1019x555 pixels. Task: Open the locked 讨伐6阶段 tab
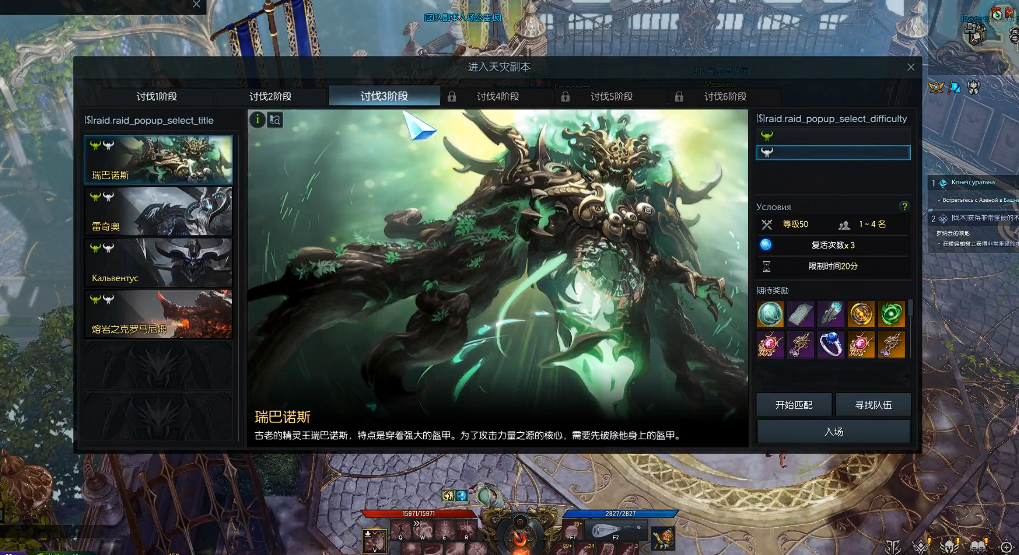pyautogui.click(x=724, y=97)
